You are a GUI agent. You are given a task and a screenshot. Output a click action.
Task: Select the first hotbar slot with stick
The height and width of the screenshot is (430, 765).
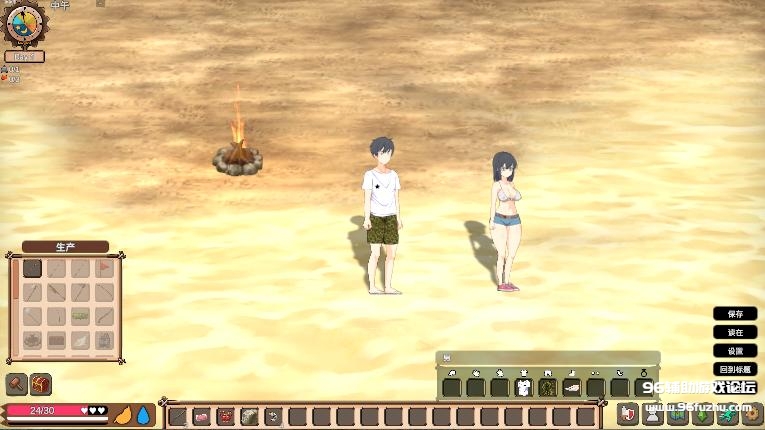click(178, 416)
